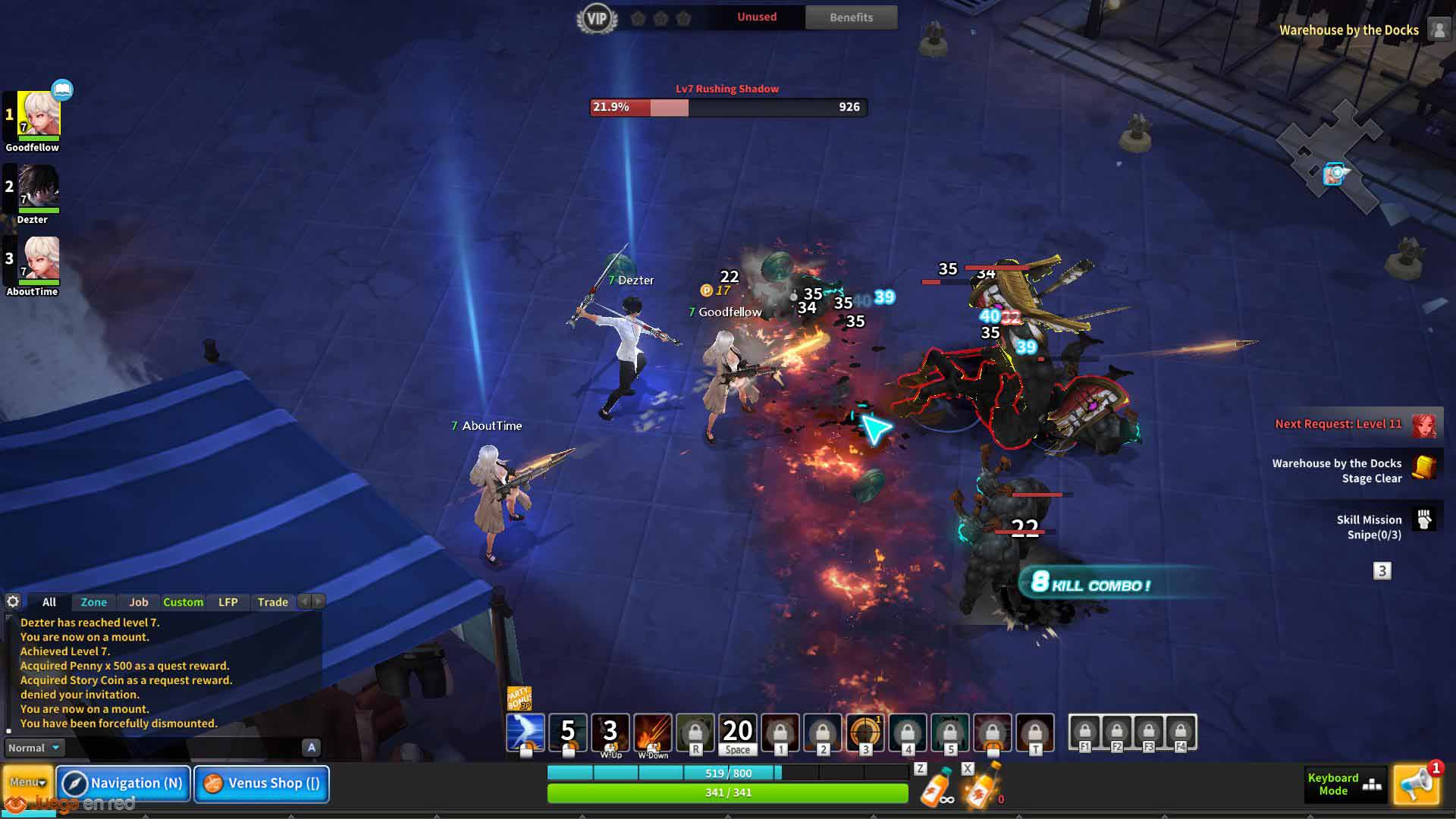The image size is (1456, 819).
Task: Open chat settings gear icon
Action: point(13,601)
